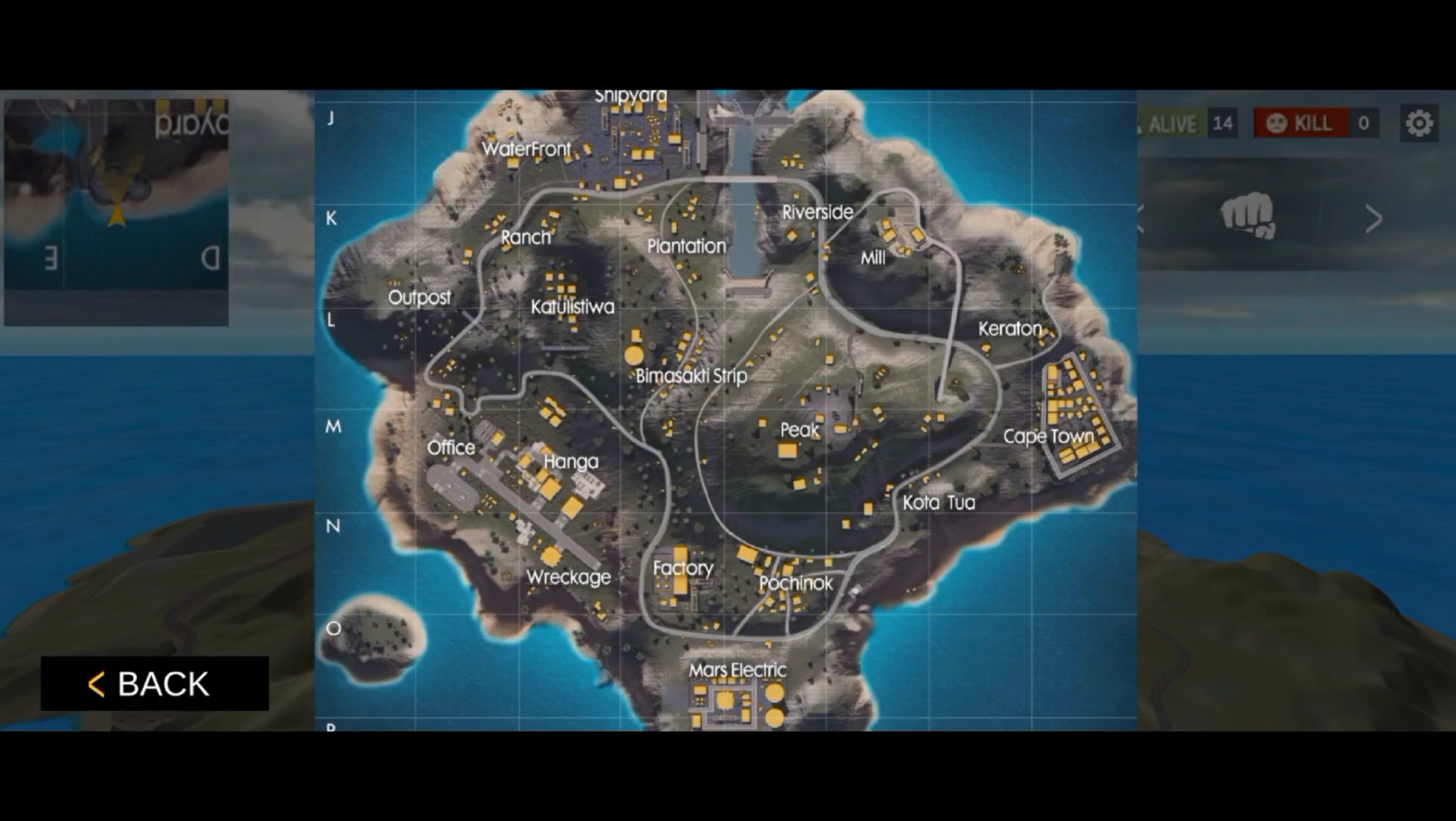This screenshot has width=1456, height=821.
Task: Select the Pochinok area on the map
Action: tap(796, 584)
